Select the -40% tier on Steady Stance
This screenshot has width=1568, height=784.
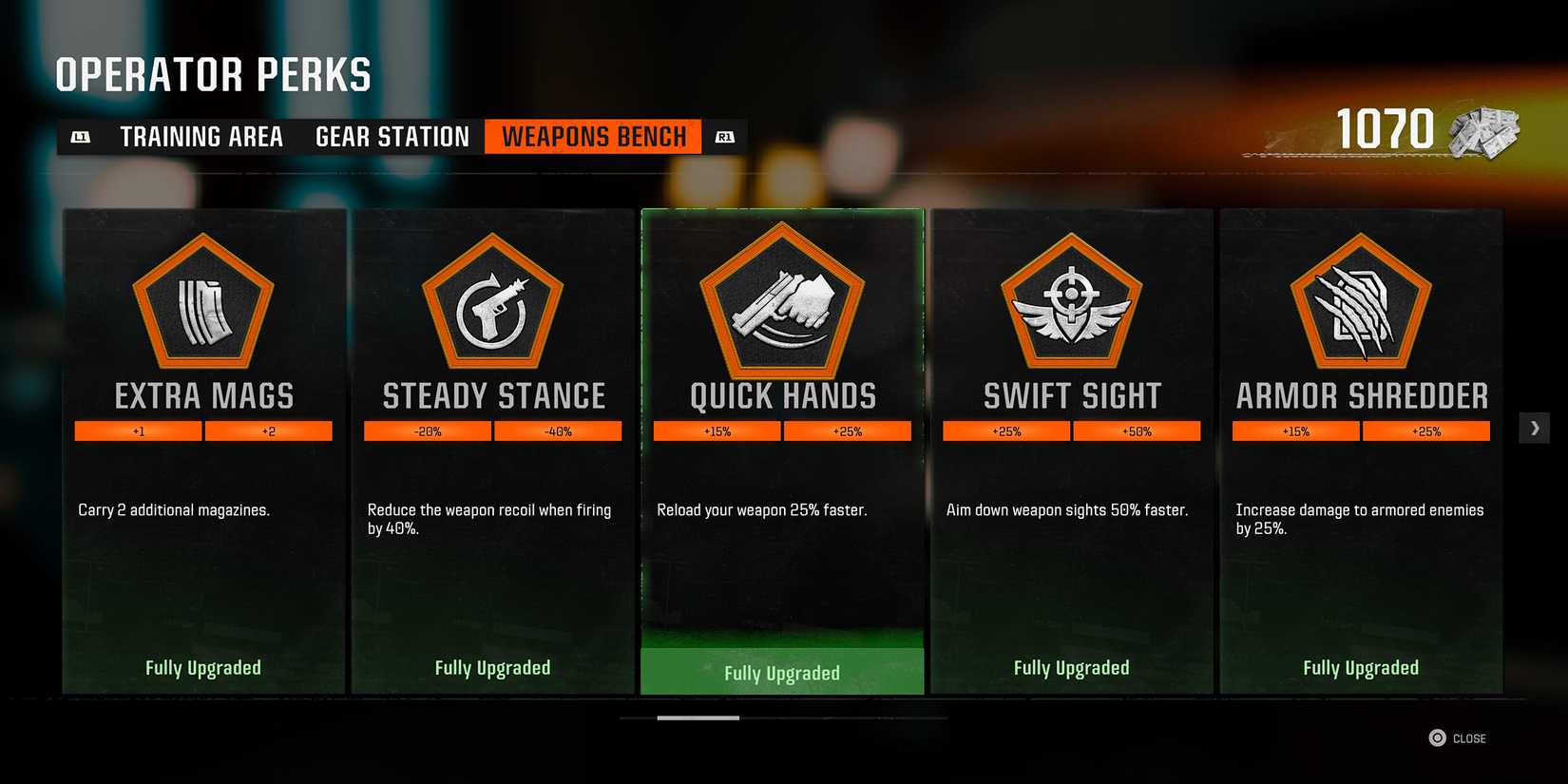559,430
